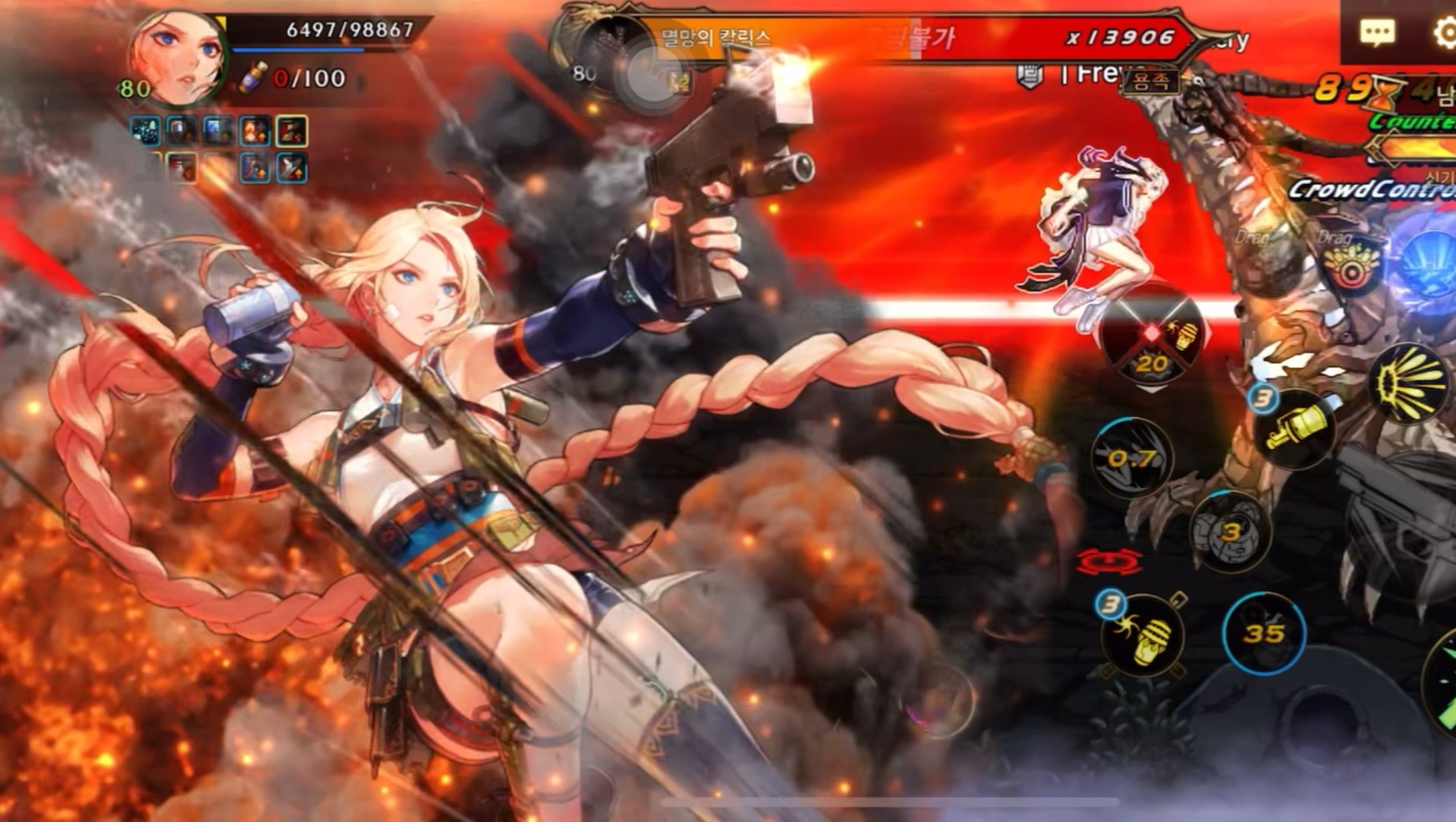Tap the player character portrait

176,56
